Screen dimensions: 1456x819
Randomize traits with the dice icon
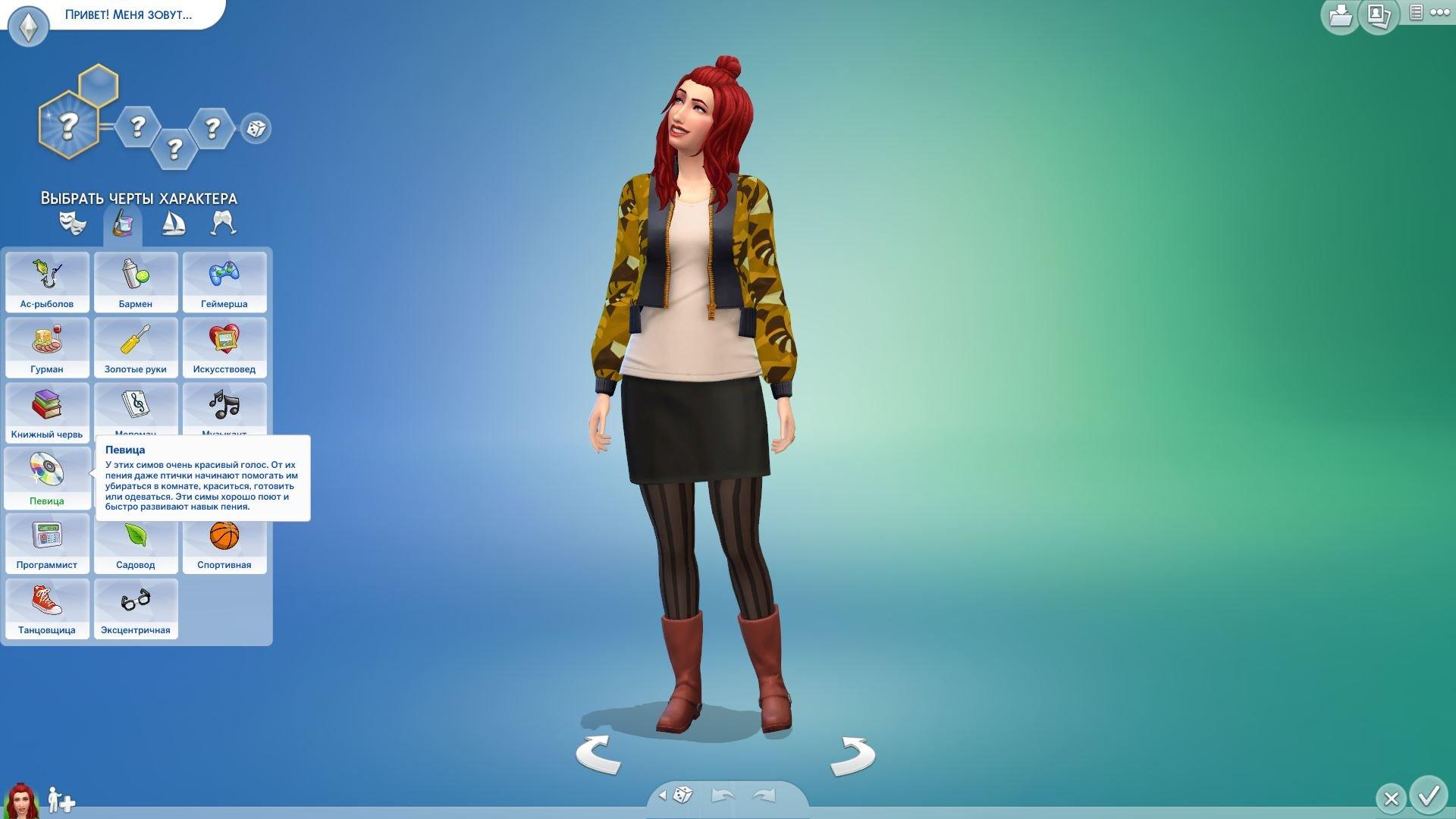(256, 128)
